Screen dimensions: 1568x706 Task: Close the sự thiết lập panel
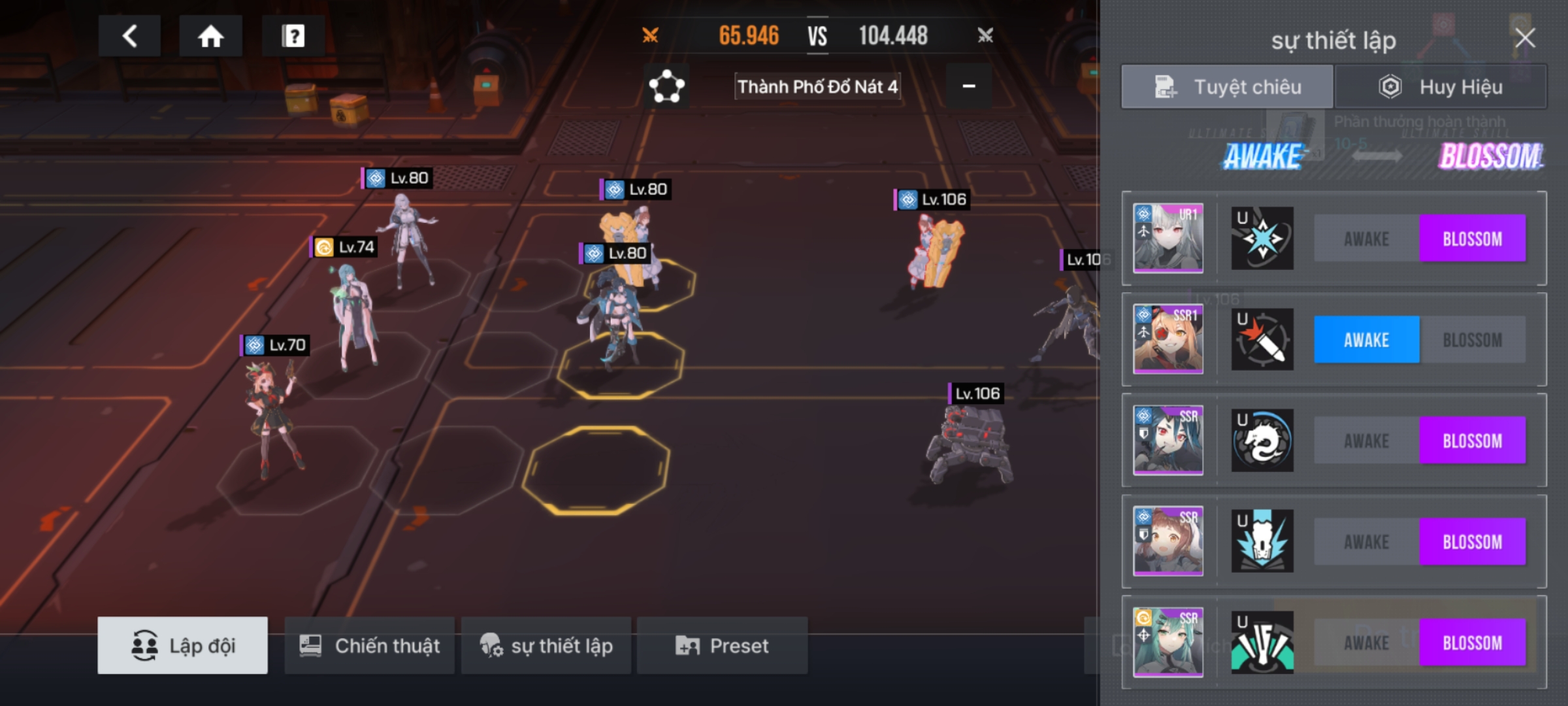click(1525, 38)
